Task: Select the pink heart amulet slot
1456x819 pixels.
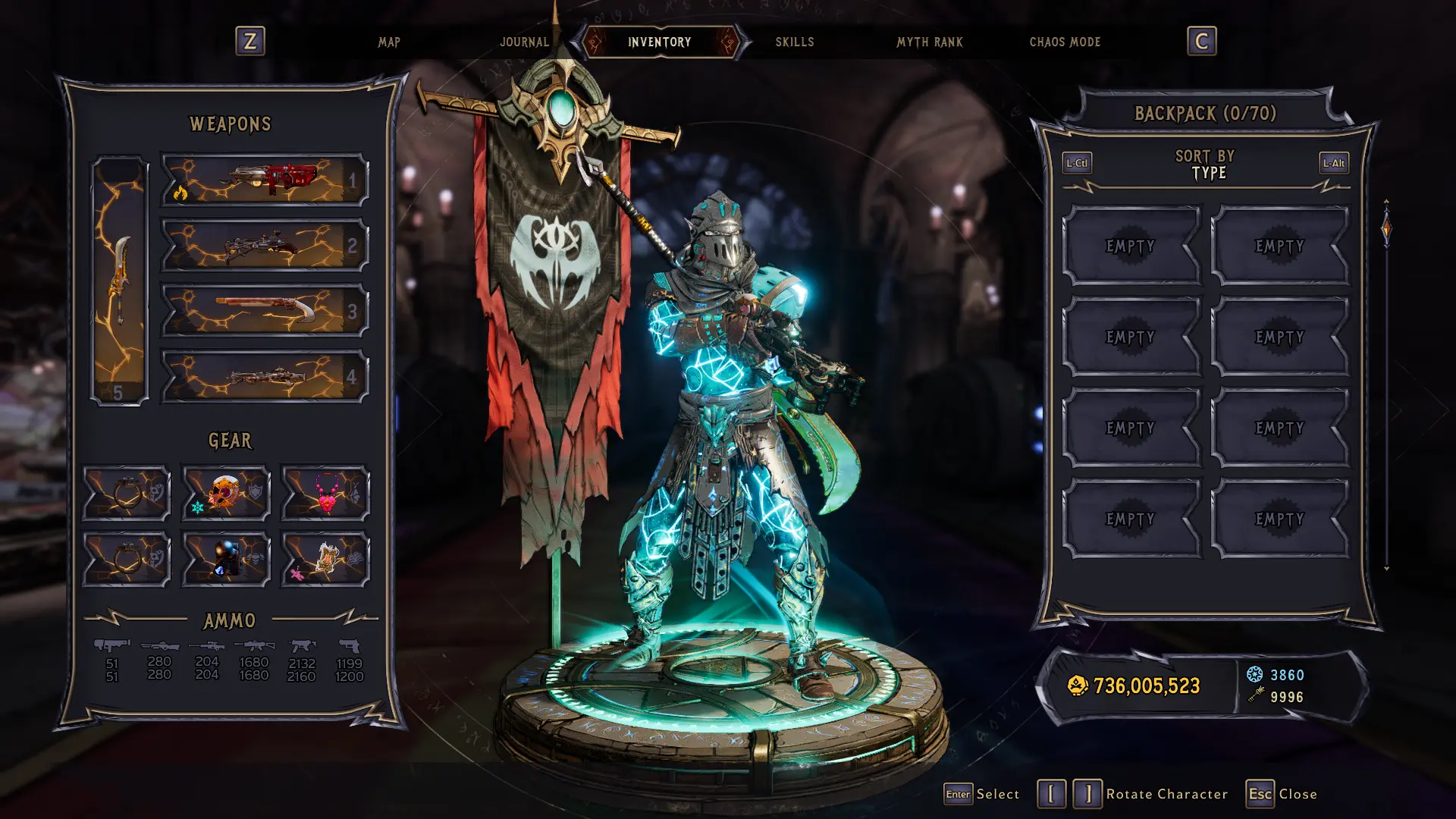Action: pyautogui.click(x=325, y=493)
